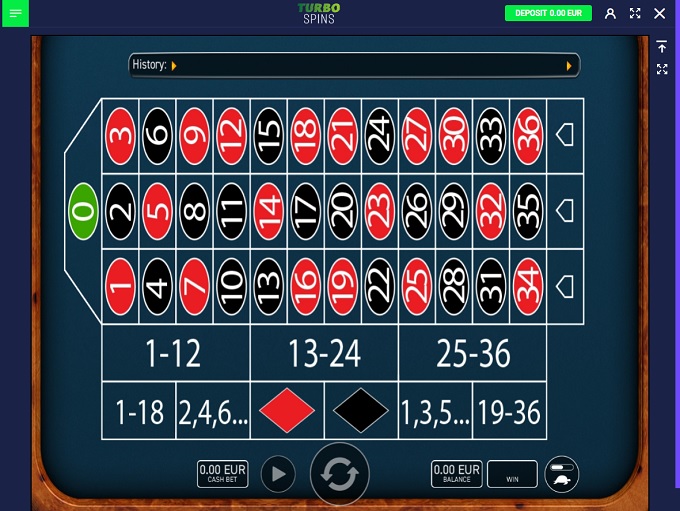Bet on the 25-36 dozen
Screen dimensions: 680x511
click(x=472, y=353)
